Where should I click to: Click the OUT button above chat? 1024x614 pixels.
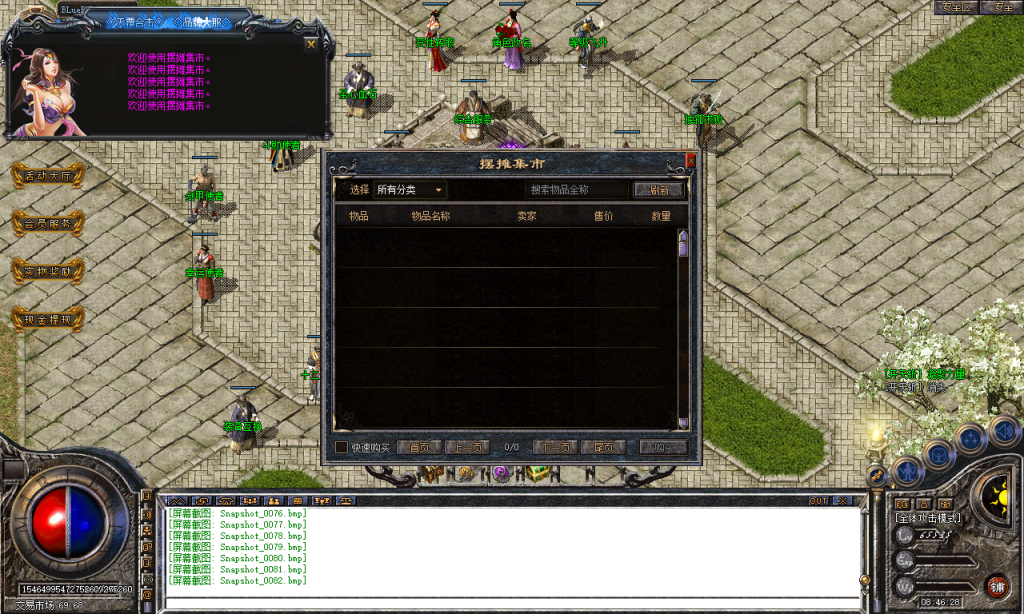818,500
